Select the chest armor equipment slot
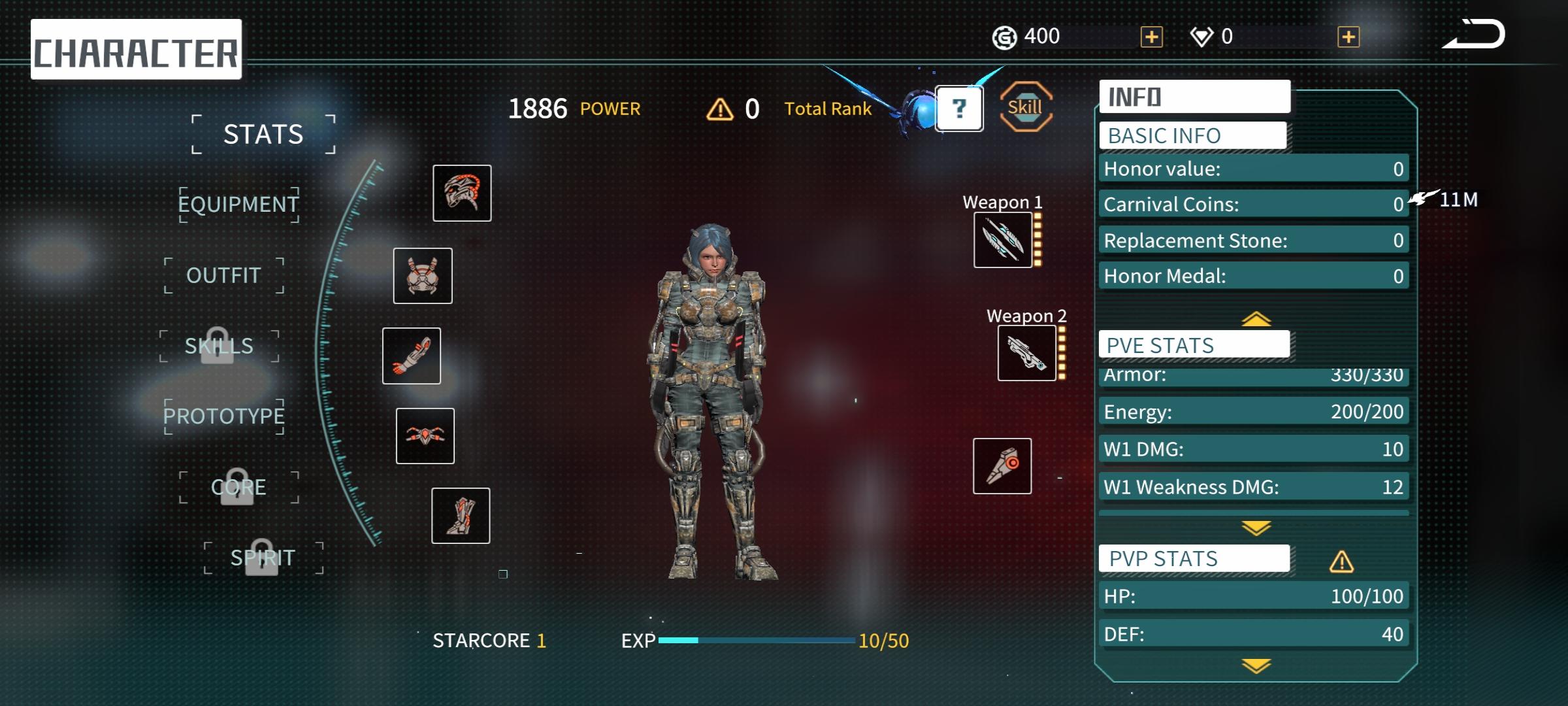 423,276
